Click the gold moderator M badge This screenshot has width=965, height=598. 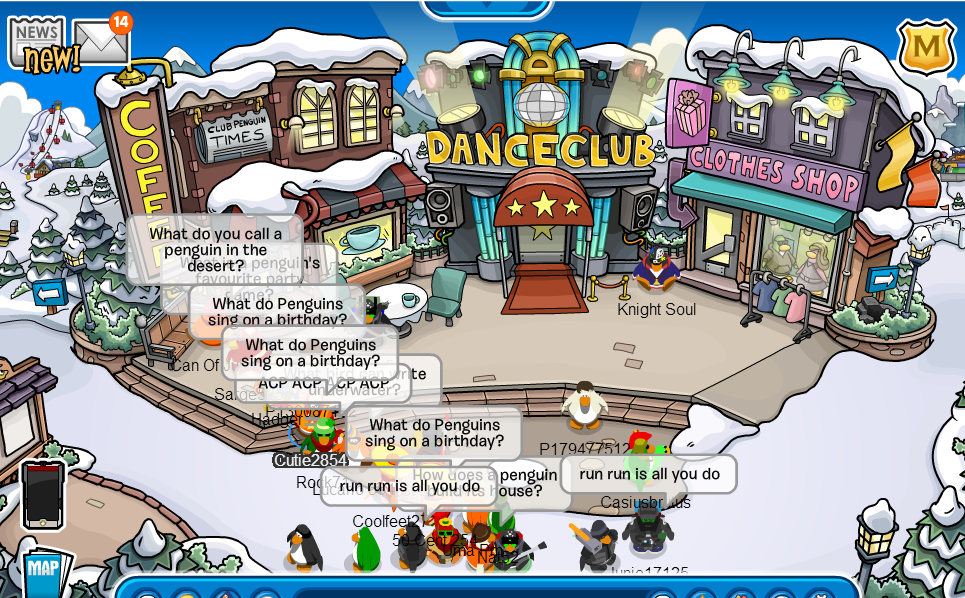pyautogui.click(x=926, y=47)
